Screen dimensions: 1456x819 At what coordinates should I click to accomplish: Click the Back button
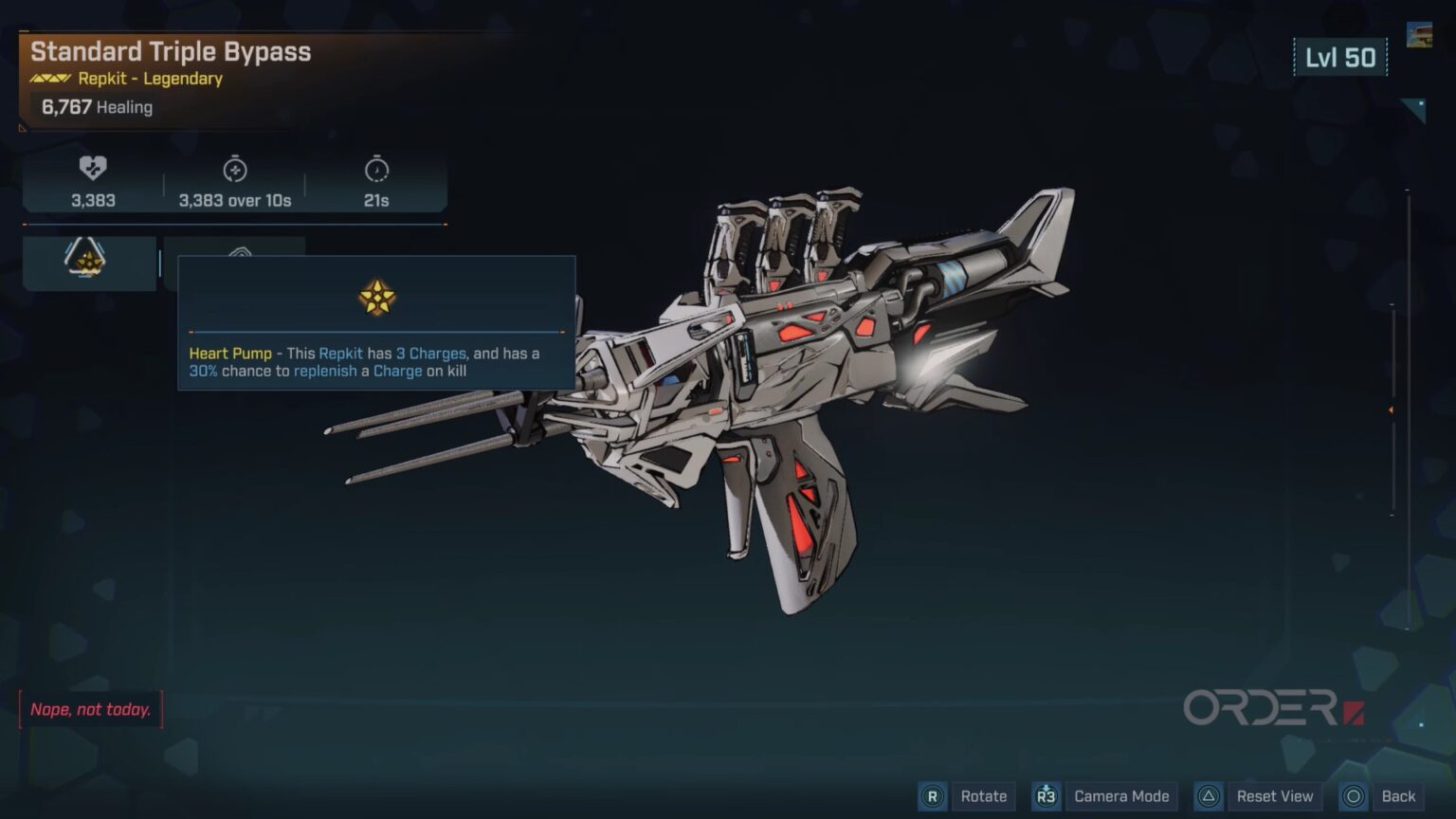pos(1400,796)
